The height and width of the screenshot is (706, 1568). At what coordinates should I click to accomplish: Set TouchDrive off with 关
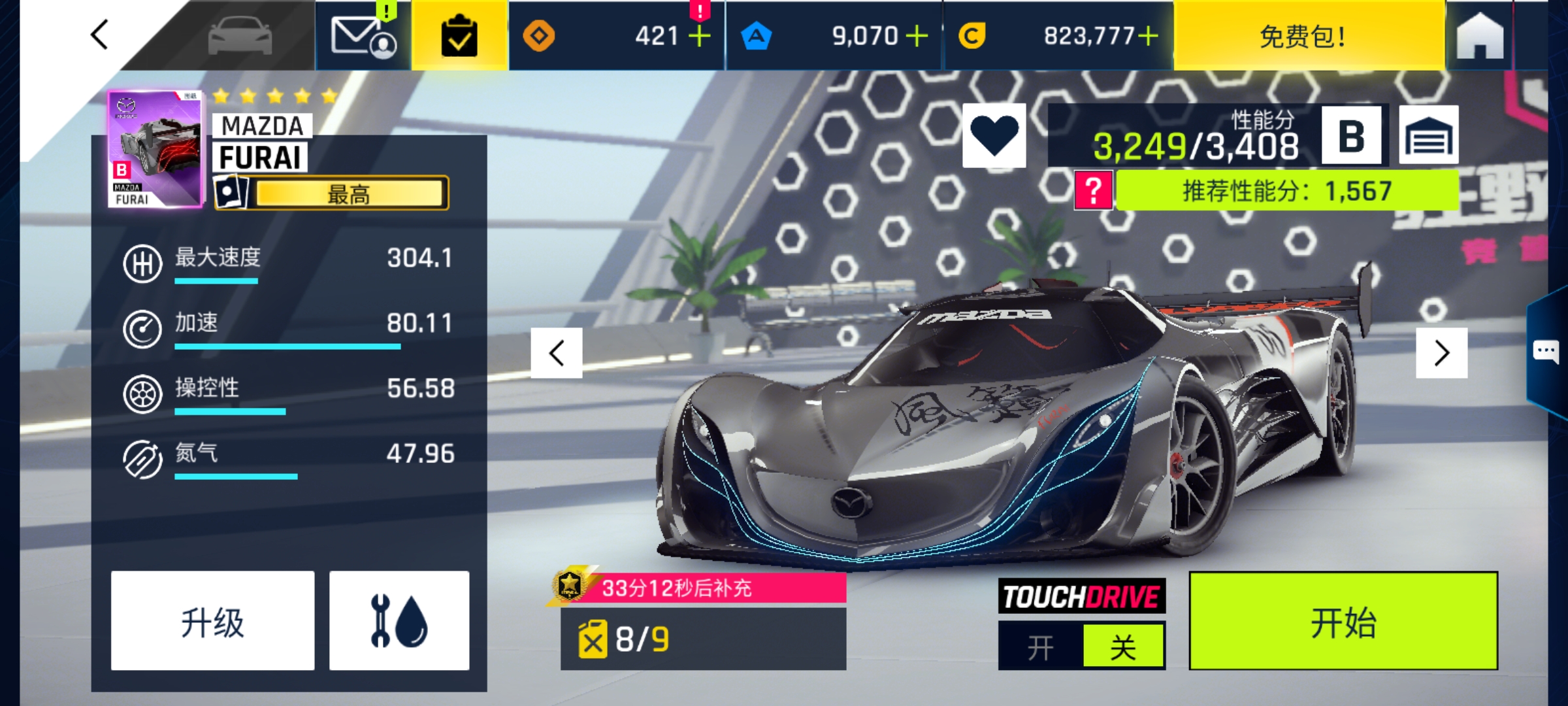click(1123, 647)
